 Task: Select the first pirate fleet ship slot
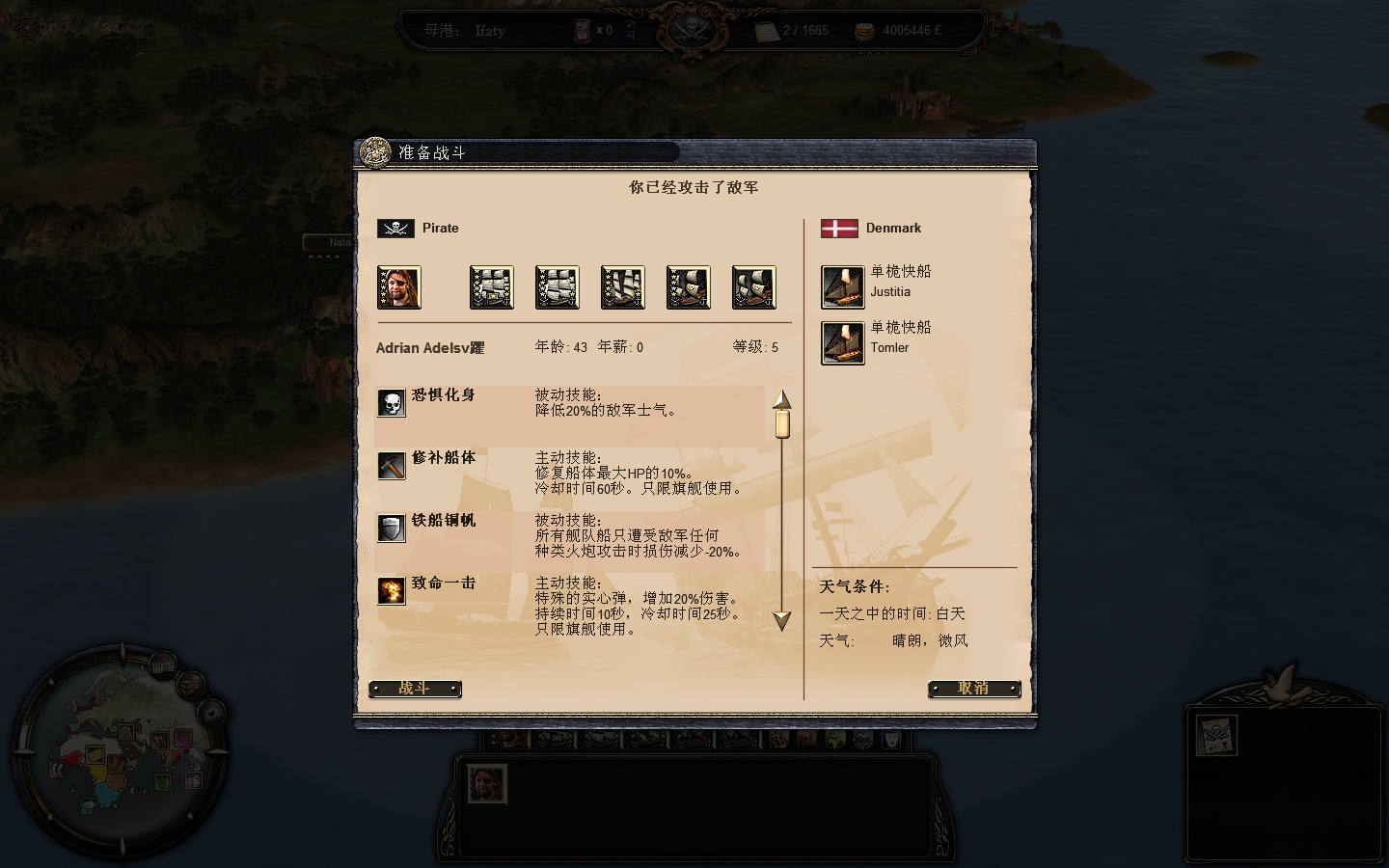pyautogui.click(x=491, y=286)
